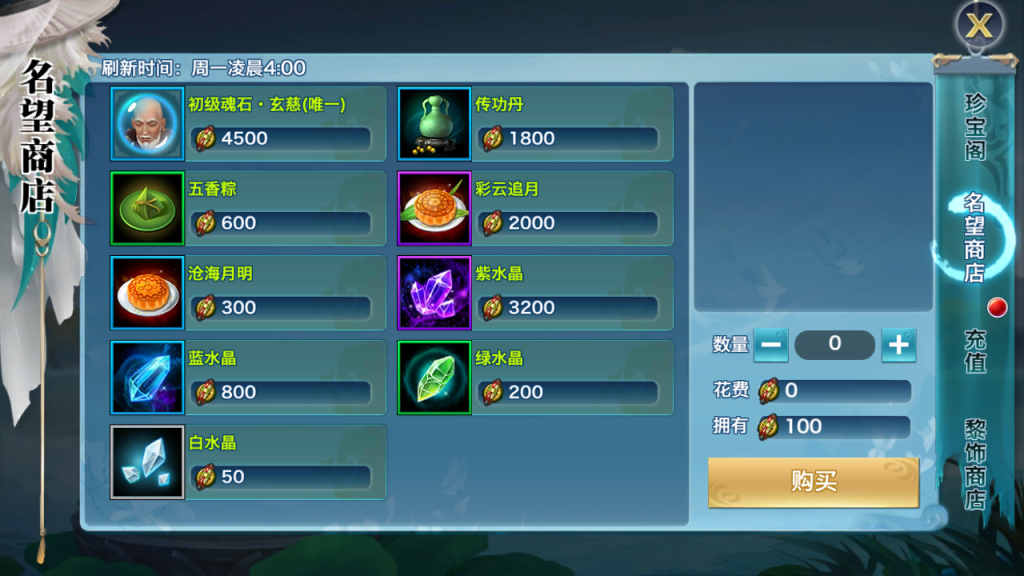Screen dimensions: 1024x576
Task: Switch to the 珍宝阁 tab
Action: click(975, 127)
